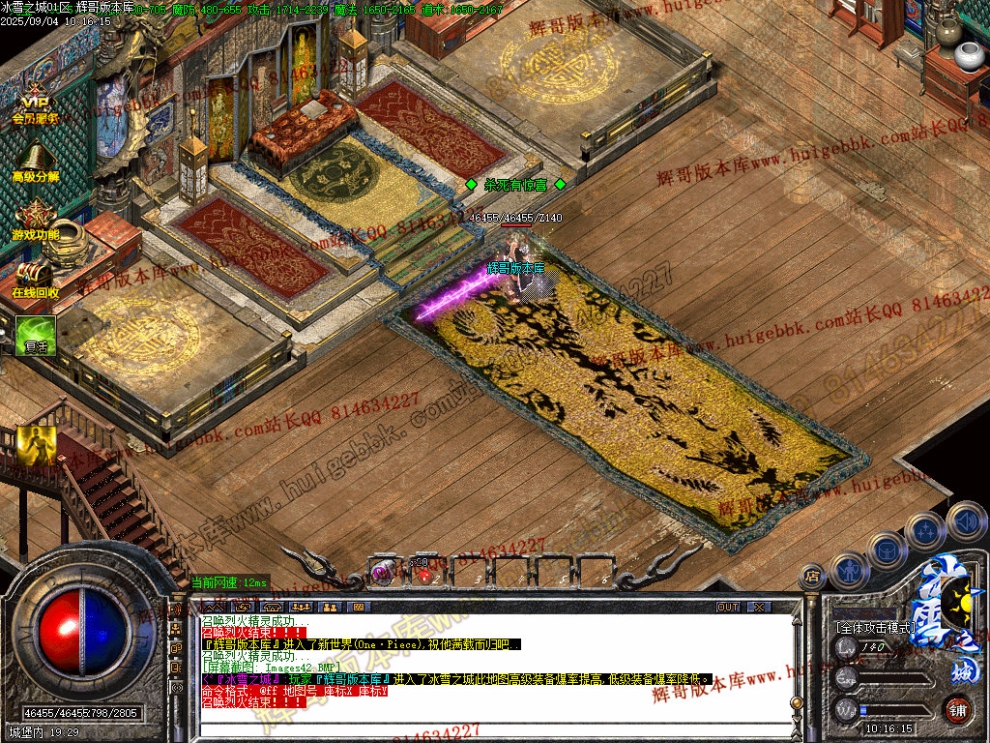Toggle sound with the speaker button

click(966, 520)
